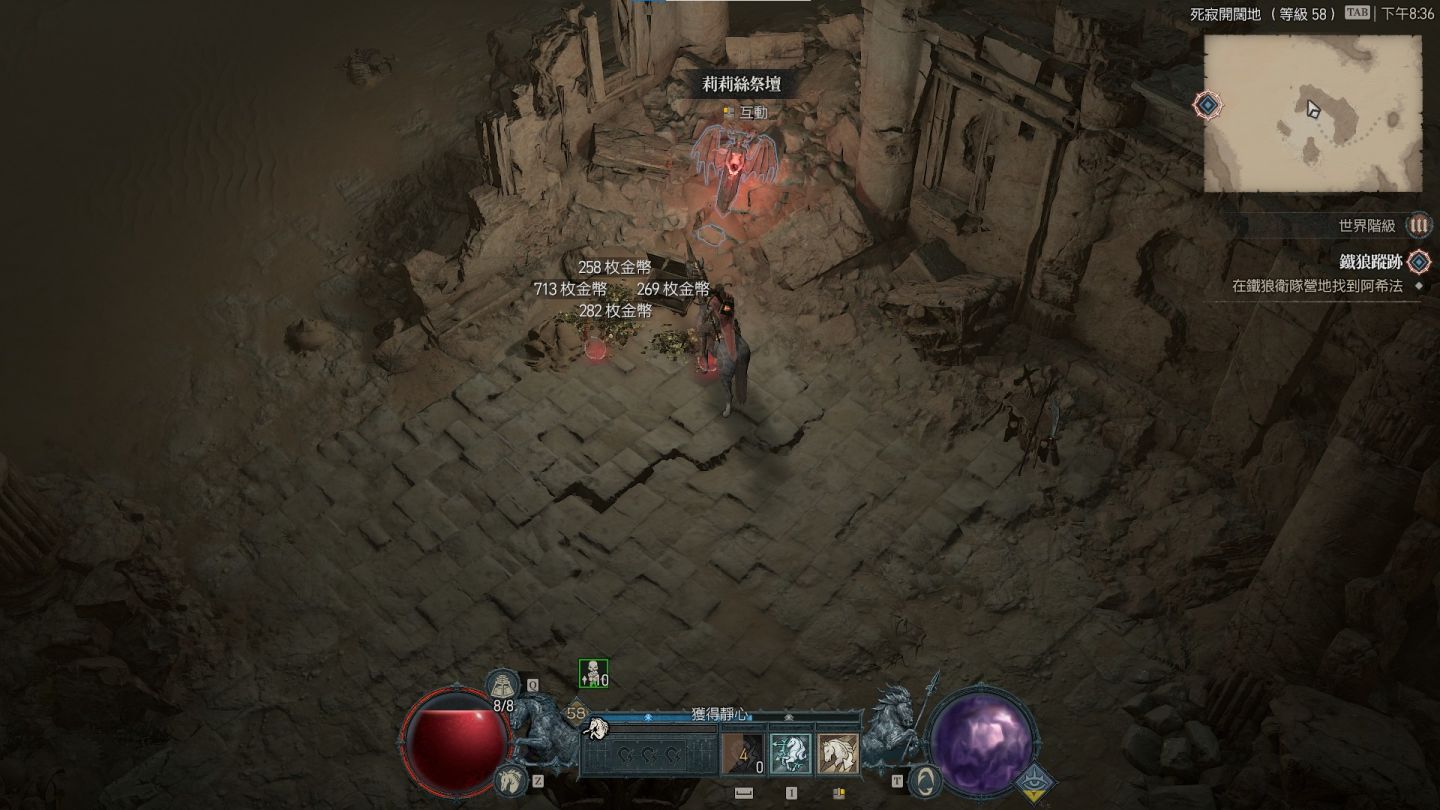Image resolution: width=1440 pixels, height=810 pixels.
Task: Click the quest marker on minimap edge
Action: (x=1208, y=104)
